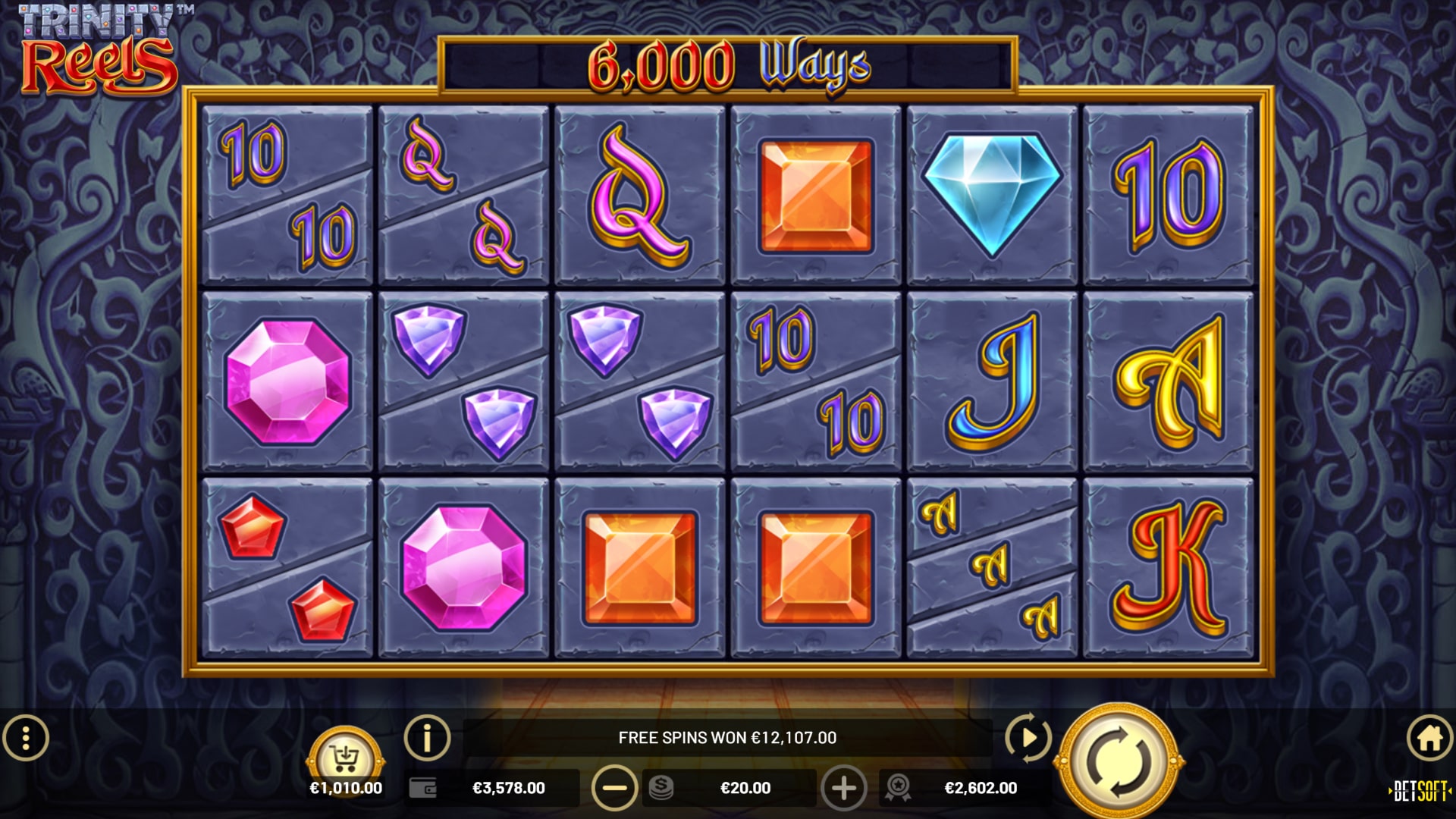Activate the autoplay button

click(1028, 737)
